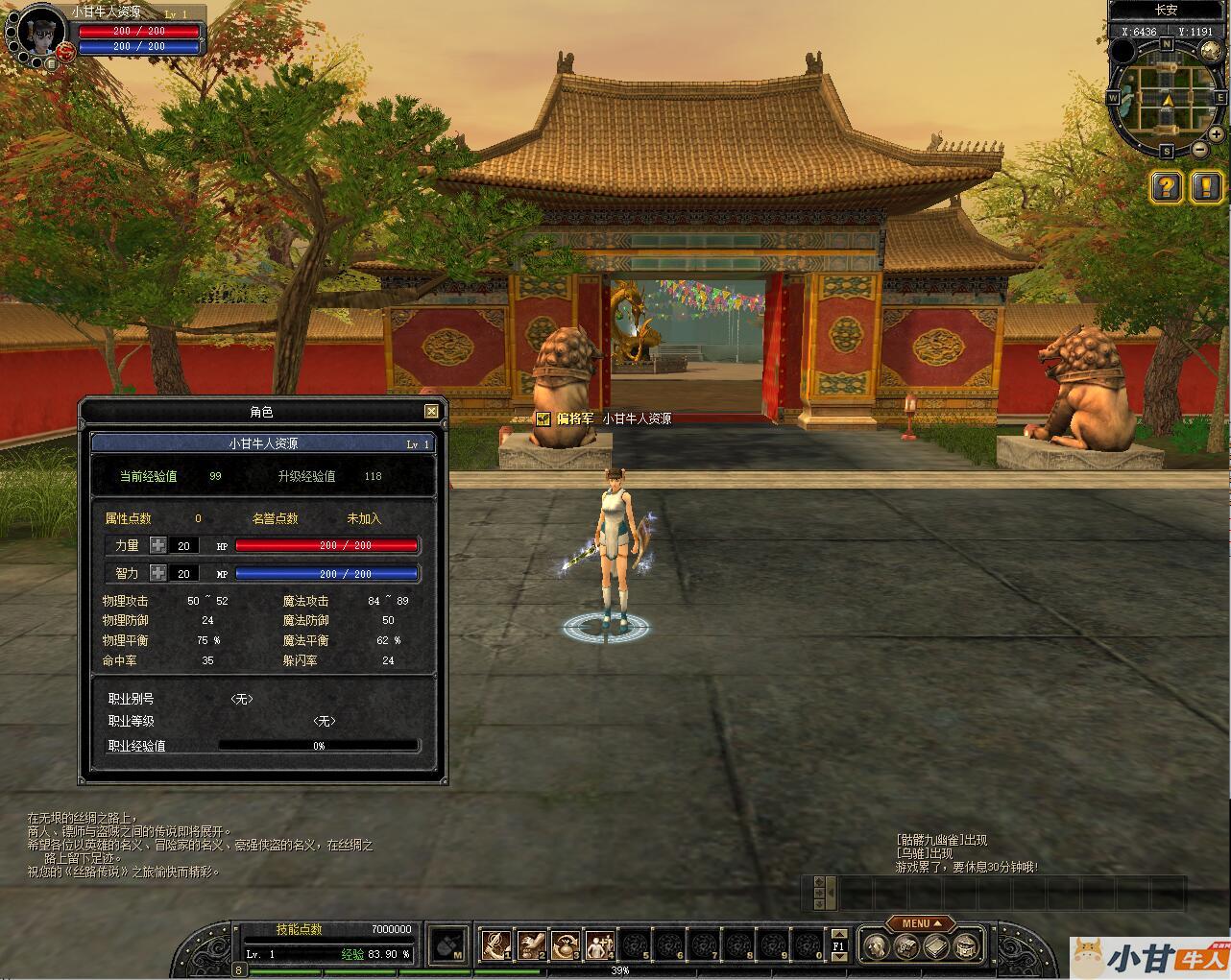The width and height of the screenshot is (1231, 980).
Task: Zoom in the minimap with the plus button
Action: pos(1216,135)
